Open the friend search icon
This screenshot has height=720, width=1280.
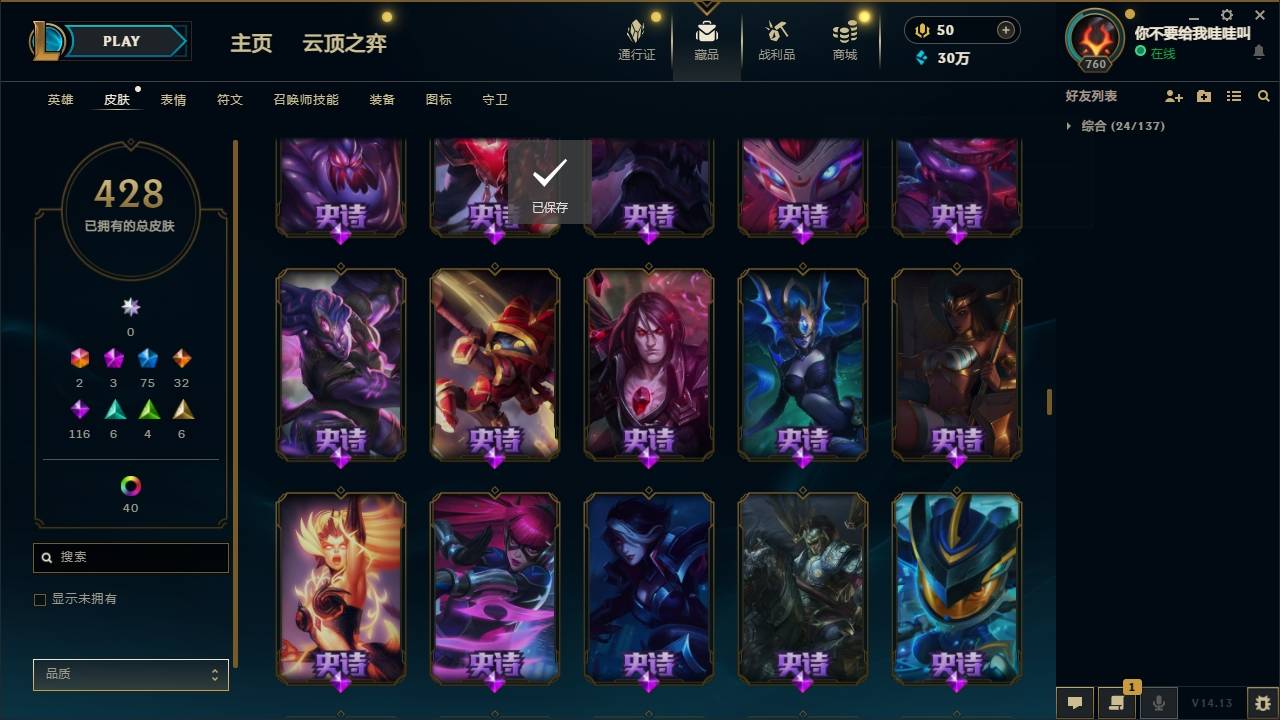point(1264,95)
